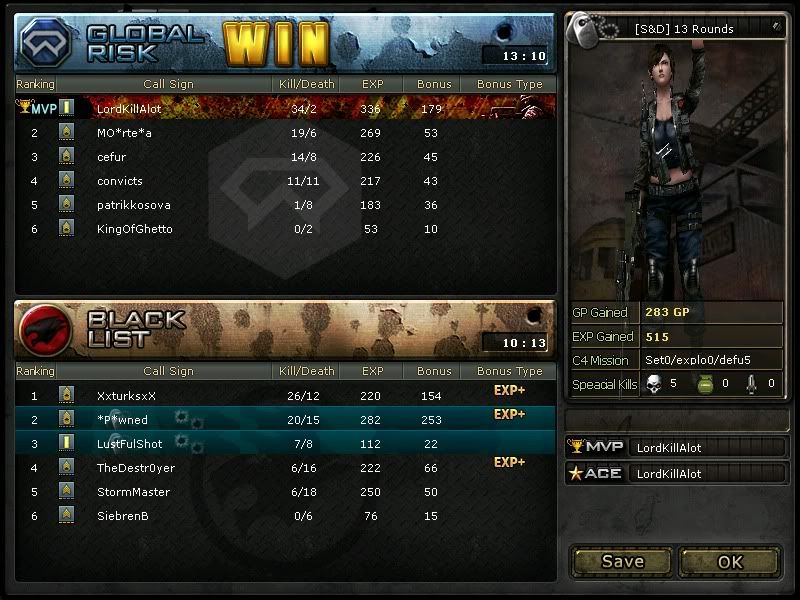The height and width of the screenshot is (600, 800).
Task: Select LordKillAlot's MVP scoreboard row
Action: tap(285, 108)
